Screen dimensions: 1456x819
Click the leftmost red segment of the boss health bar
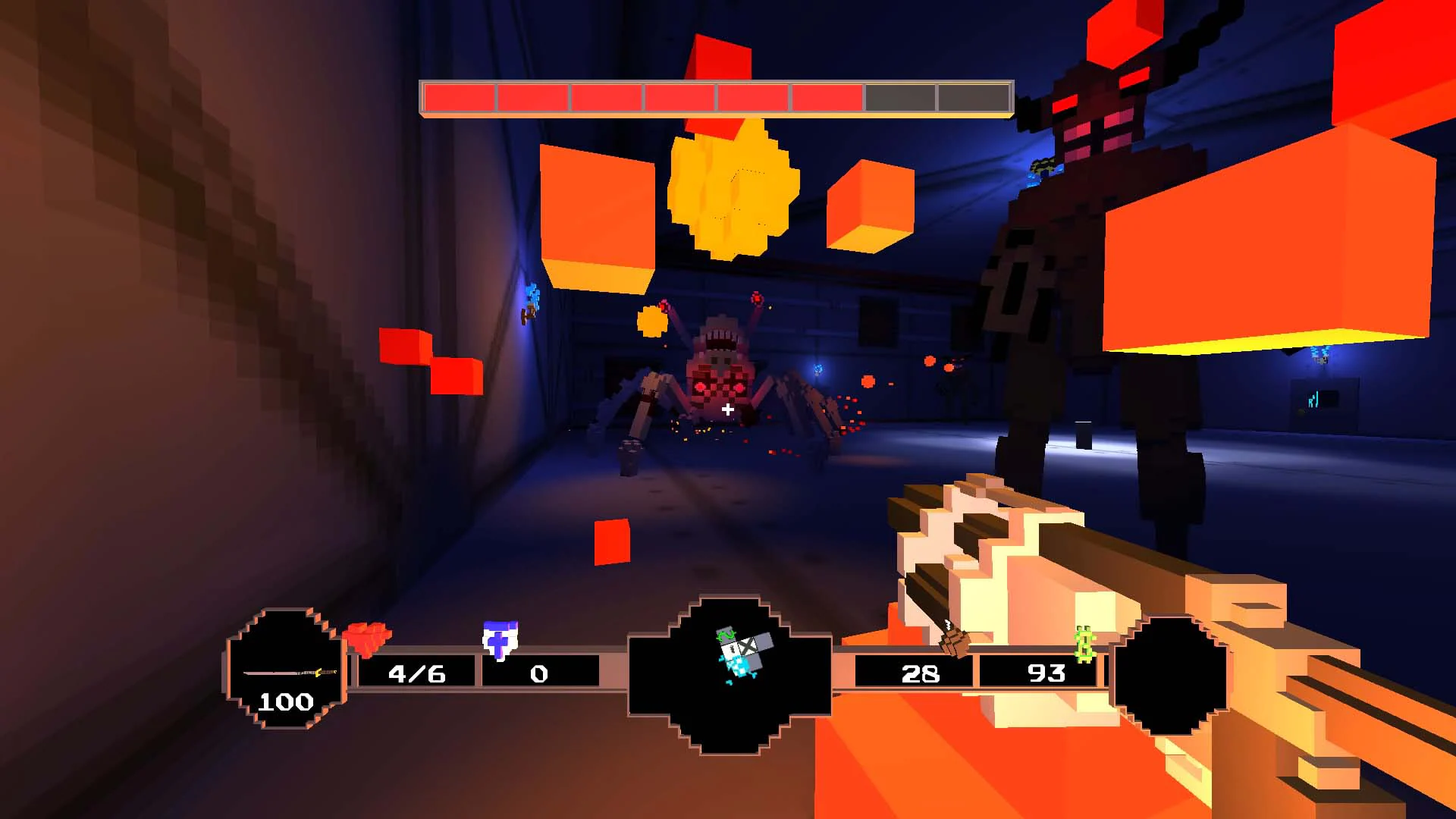(x=459, y=96)
